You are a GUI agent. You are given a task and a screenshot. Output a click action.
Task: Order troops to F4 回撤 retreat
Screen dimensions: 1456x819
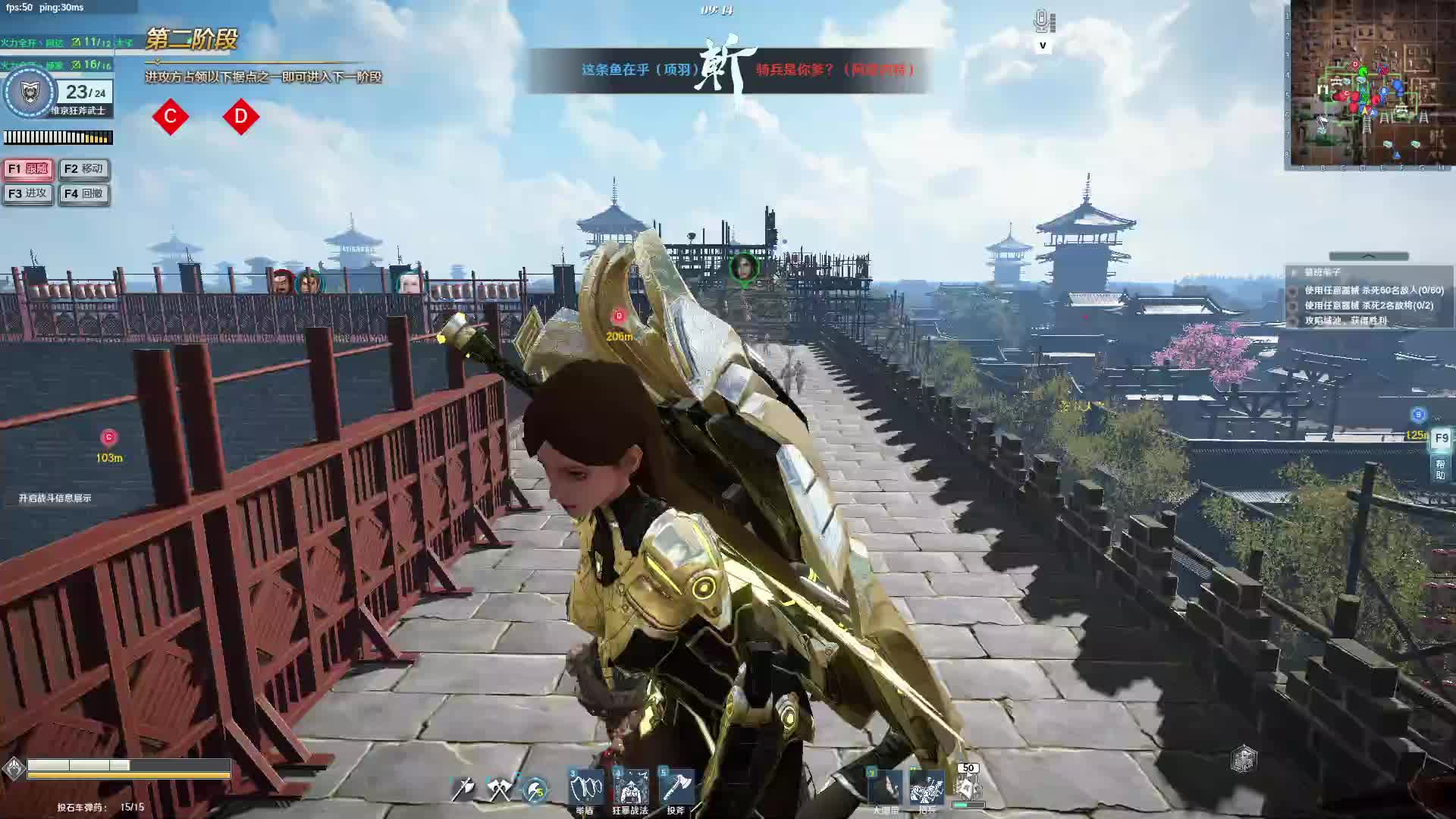coord(83,194)
